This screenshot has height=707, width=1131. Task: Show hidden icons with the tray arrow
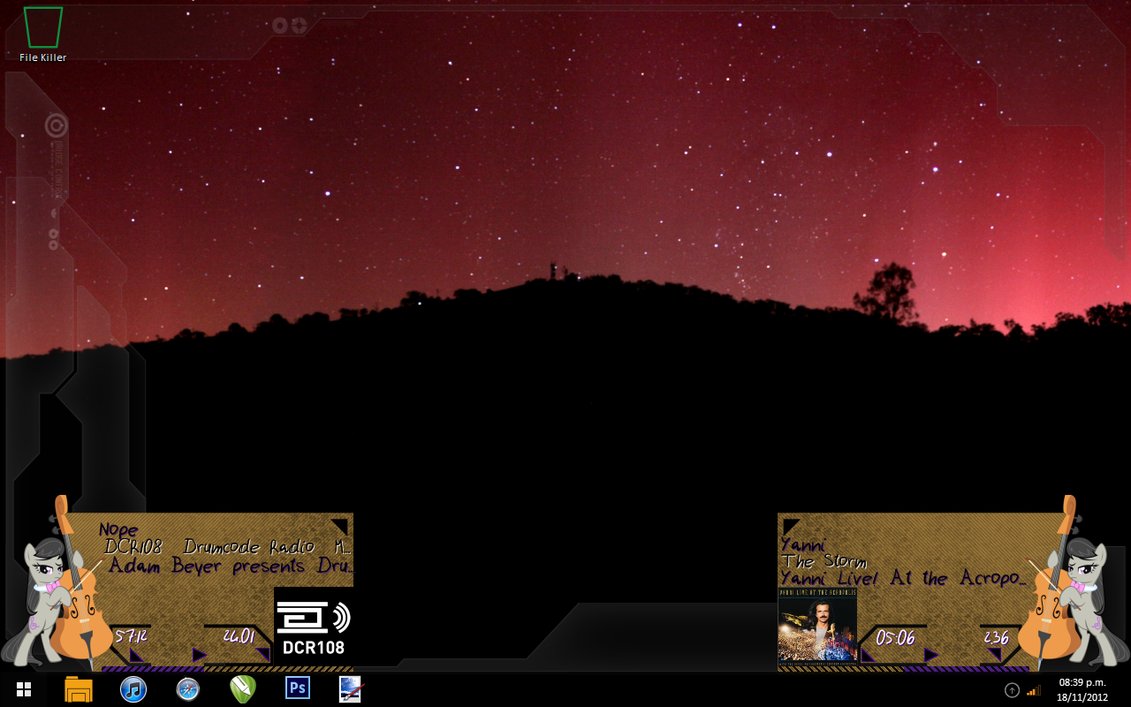pos(1012,690)
